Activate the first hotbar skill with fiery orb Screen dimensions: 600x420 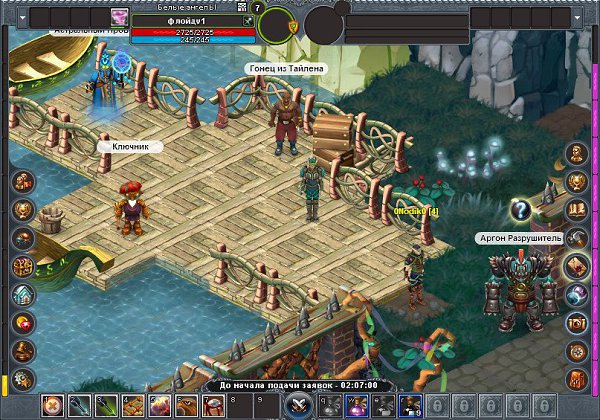pos(51,405)
